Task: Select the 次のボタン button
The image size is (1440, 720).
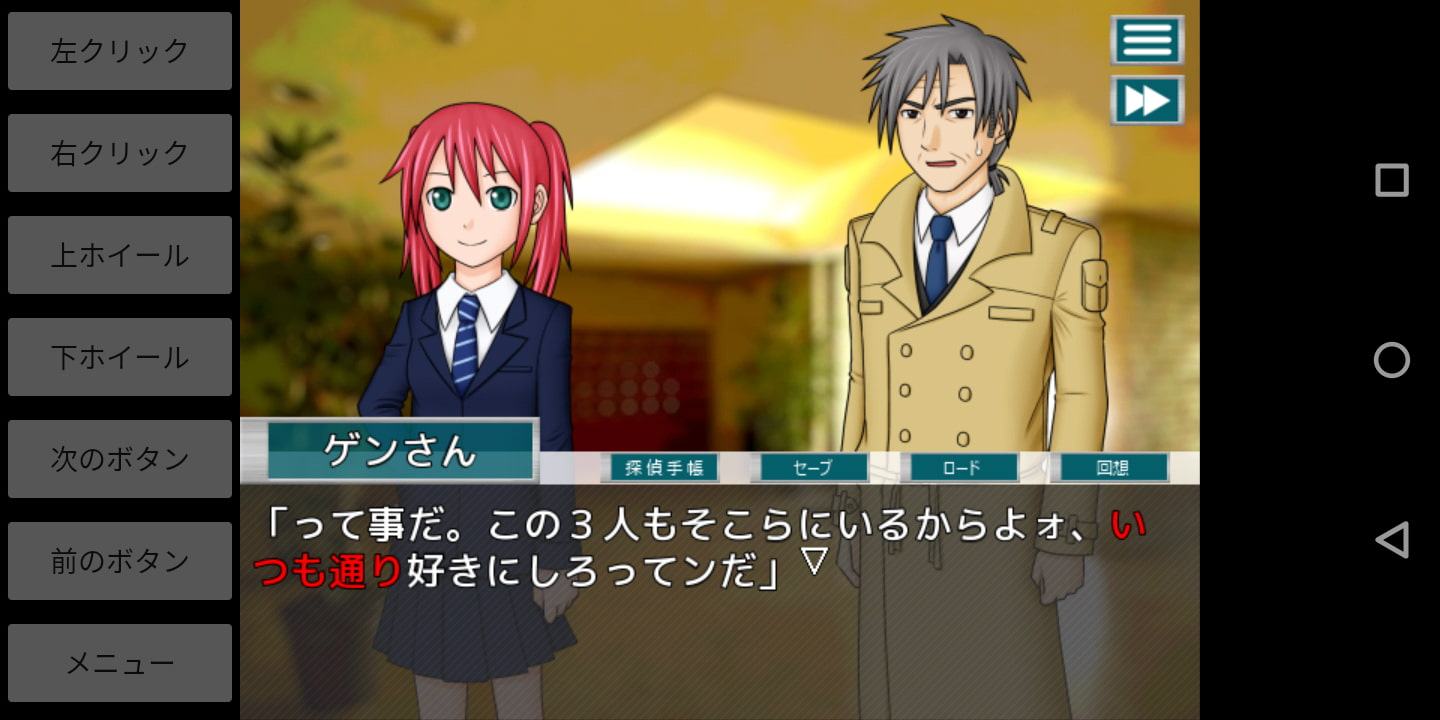Action: click(x=120, y=459)
